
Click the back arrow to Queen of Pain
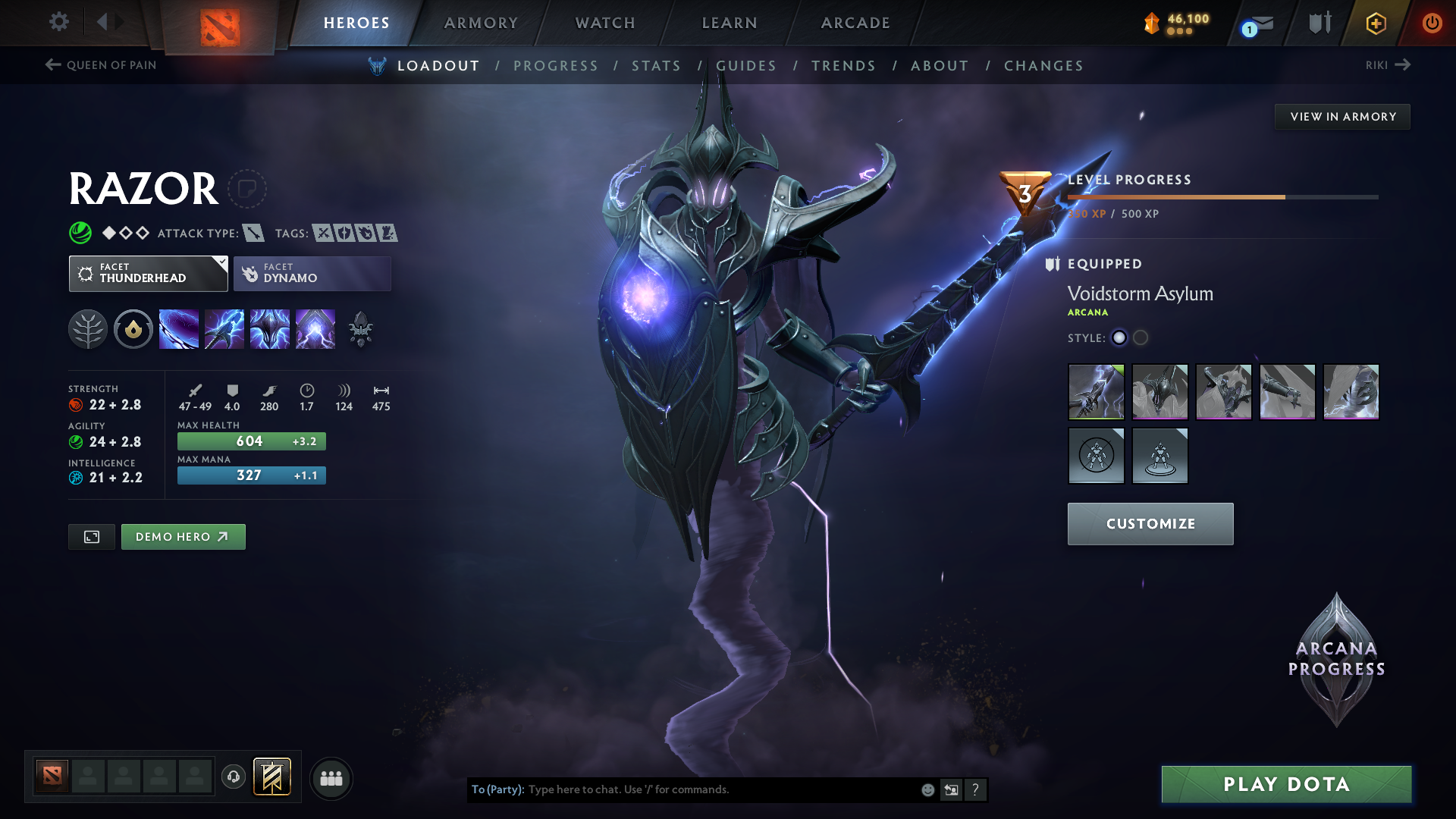click(x=52, y=65)
